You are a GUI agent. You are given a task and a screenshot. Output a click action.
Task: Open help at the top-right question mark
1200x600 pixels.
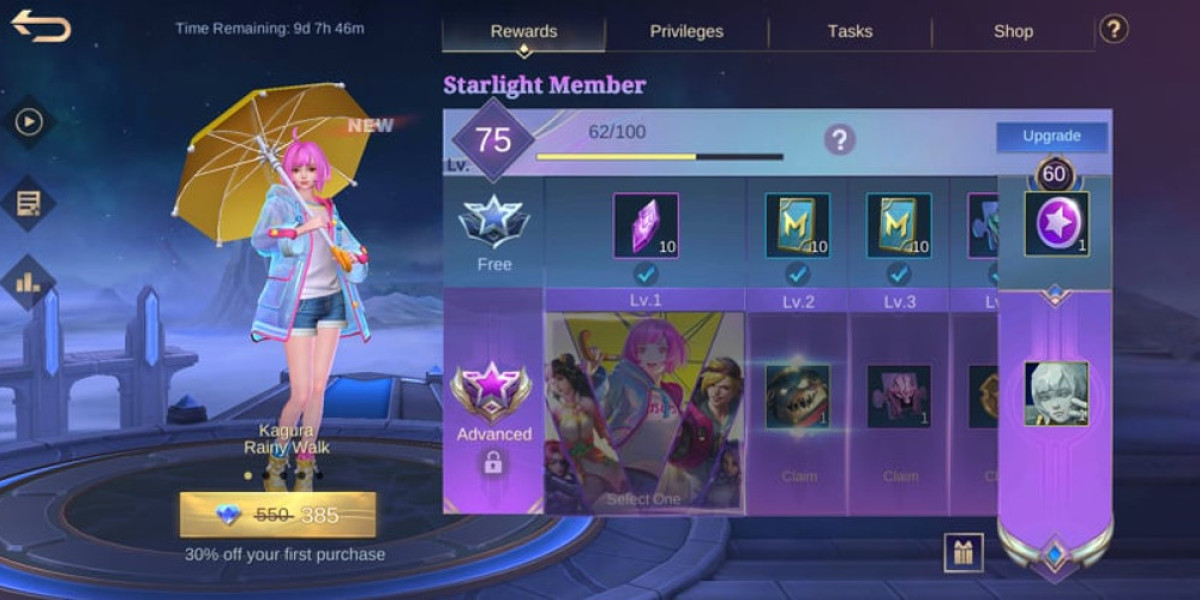(1113, 29)
